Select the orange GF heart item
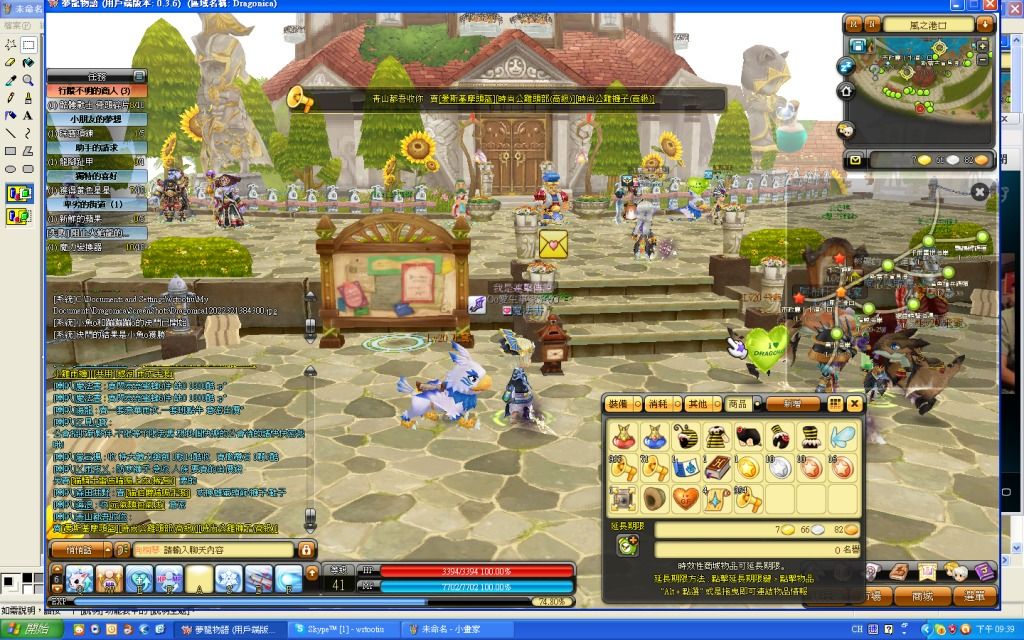Image resolution: width=1024 pixels, height=640 pixels. (685, 498)
